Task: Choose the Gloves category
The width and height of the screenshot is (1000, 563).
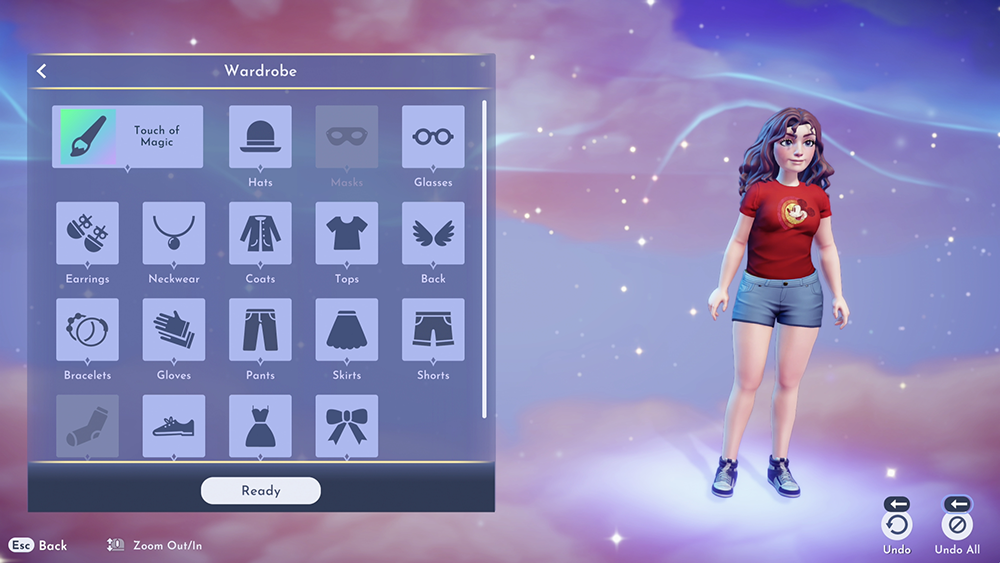Action: pyautogui.click(x=174, y=330)
